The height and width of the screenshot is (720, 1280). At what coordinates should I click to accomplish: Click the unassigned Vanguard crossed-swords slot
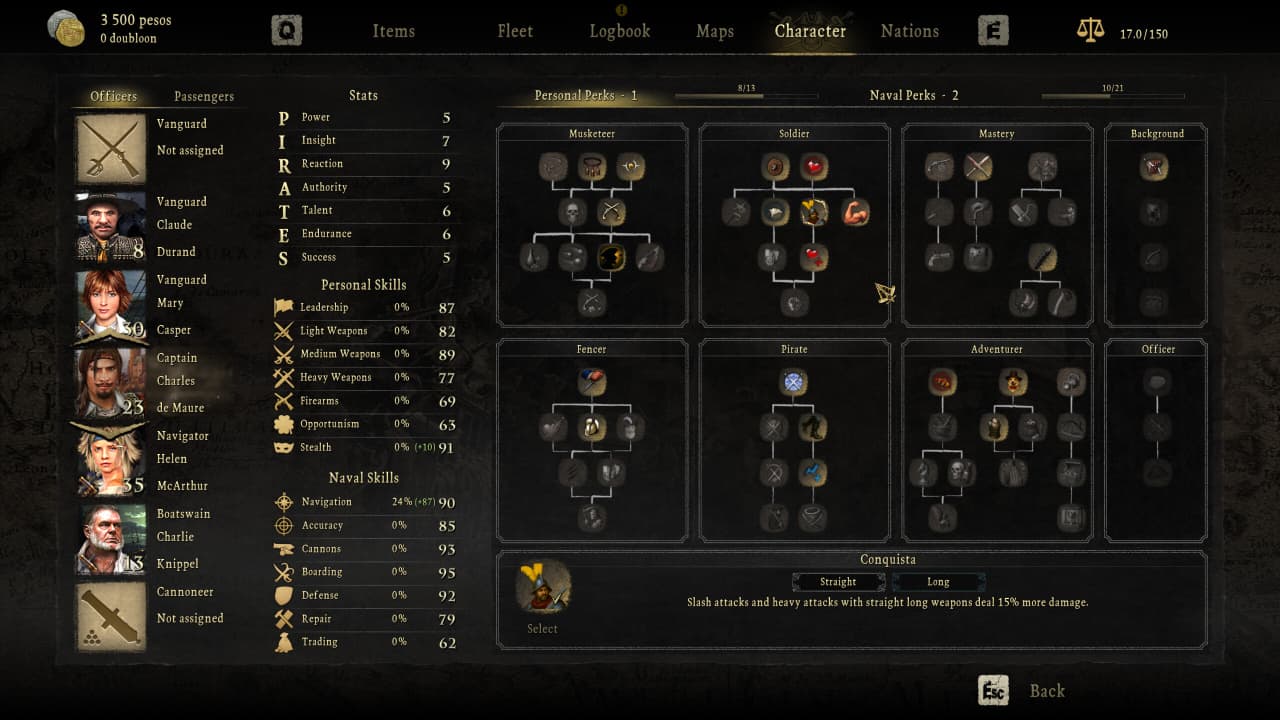pos(110,149)
